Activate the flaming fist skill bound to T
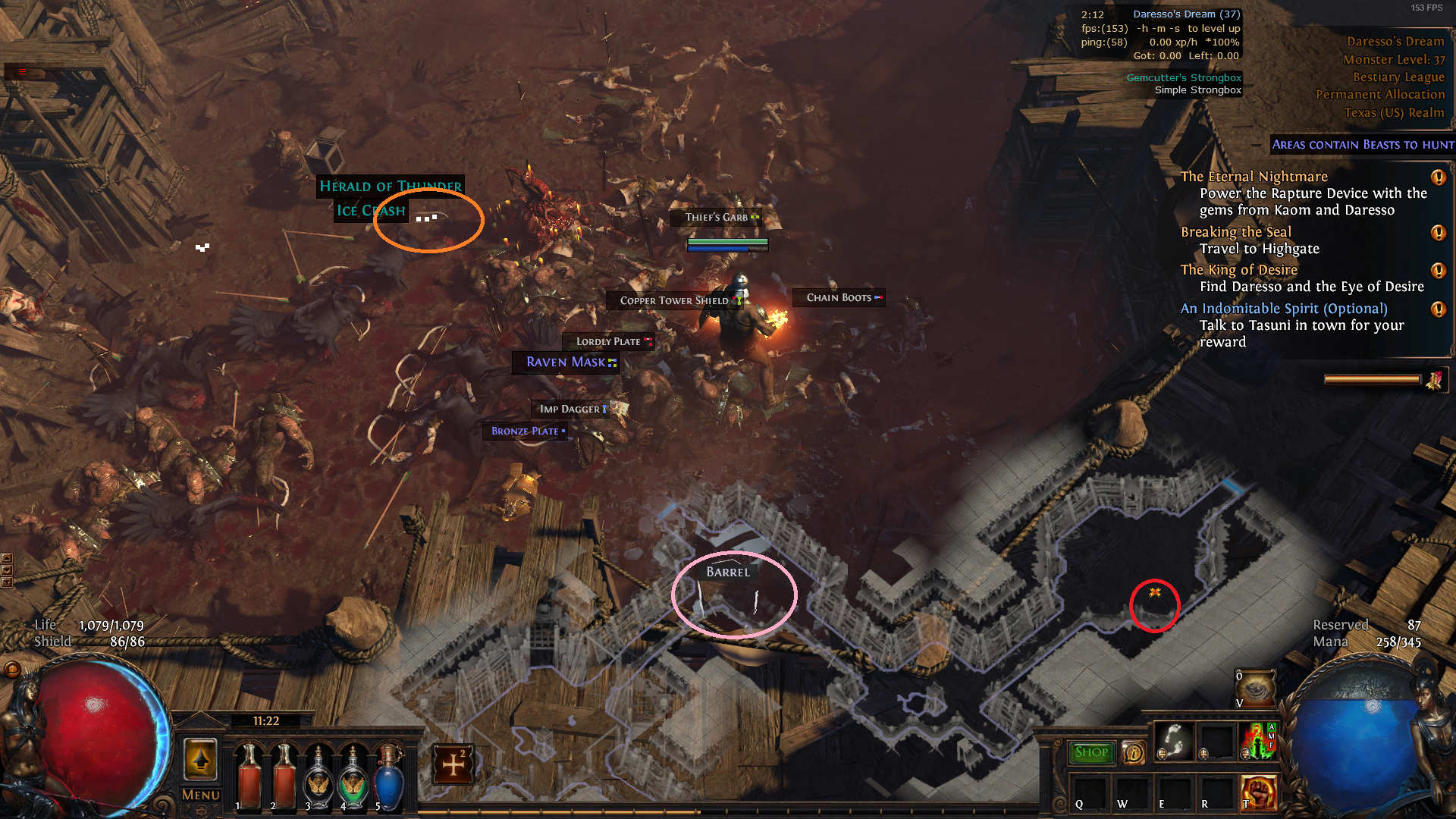 click(1260, 793)
